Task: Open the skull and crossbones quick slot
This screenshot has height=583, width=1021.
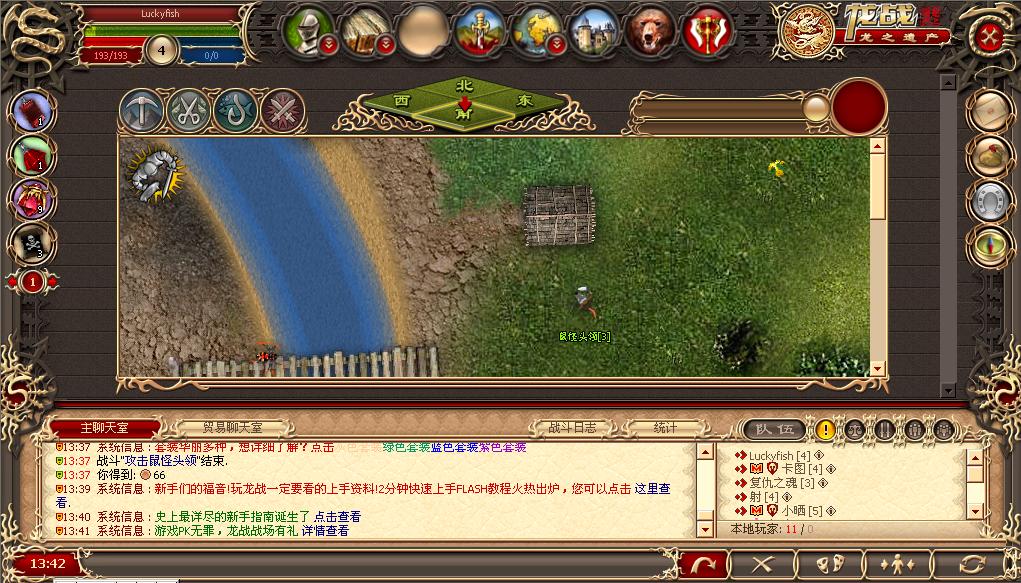Action: coord(34,242)
